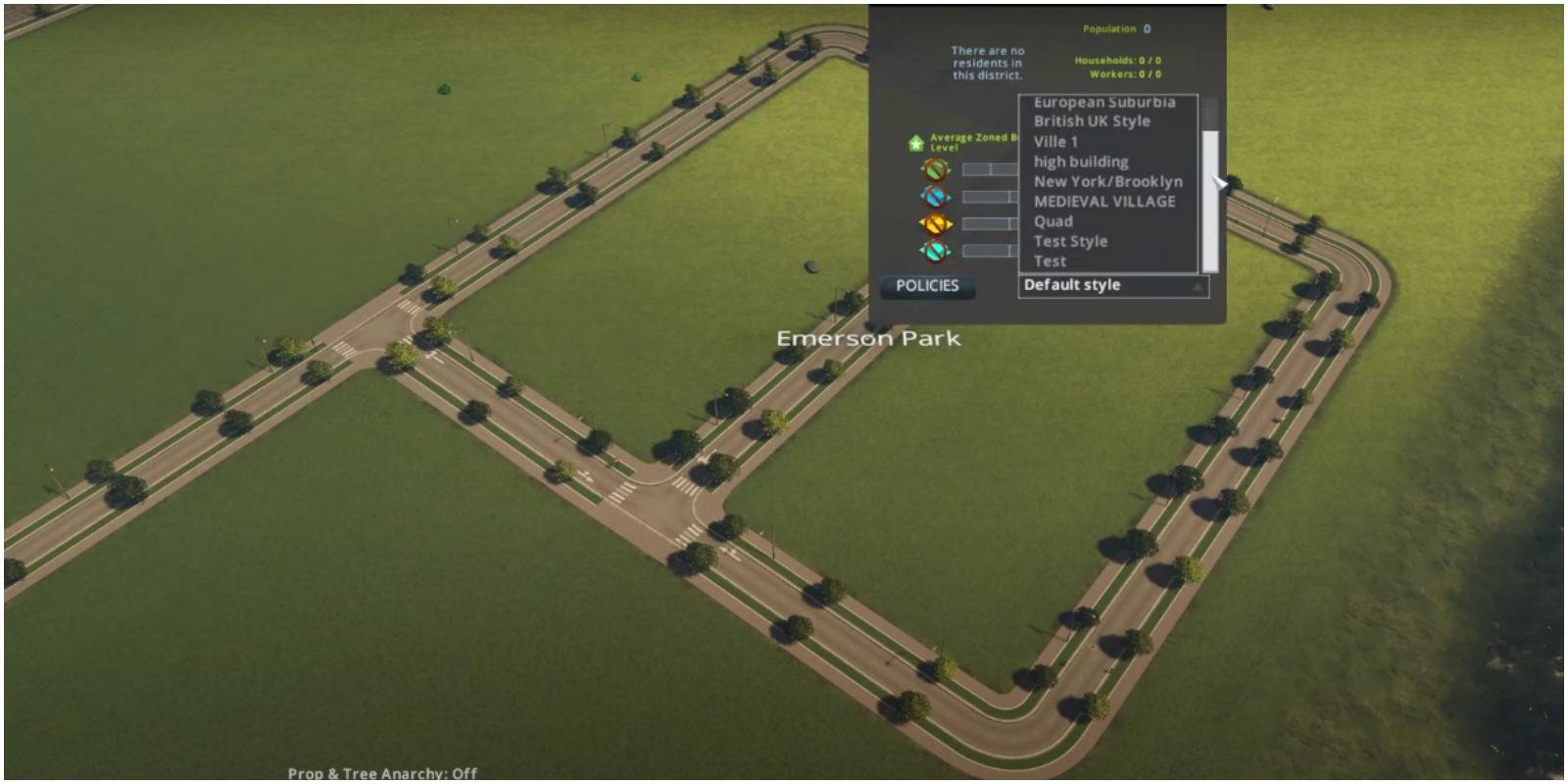The width and height of the screenshot is (1568, 784).
Task: Click the office building level icon
Action: pos(938,250)
